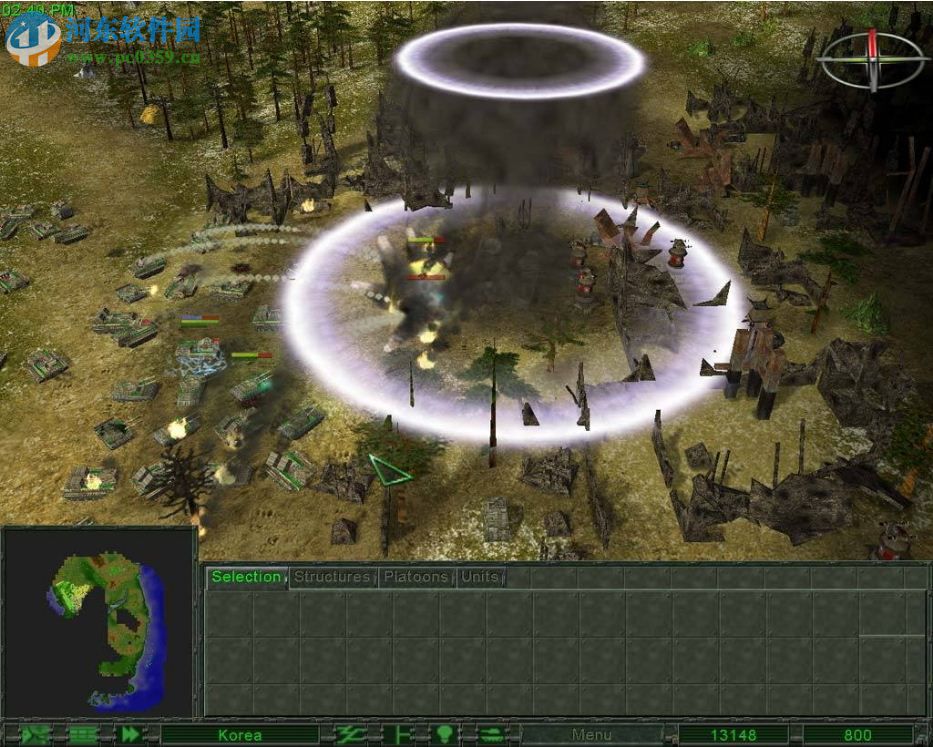The height and width of the screenshot is (747, 933).
Task: Show the Platoons tab
Action: 416,577
